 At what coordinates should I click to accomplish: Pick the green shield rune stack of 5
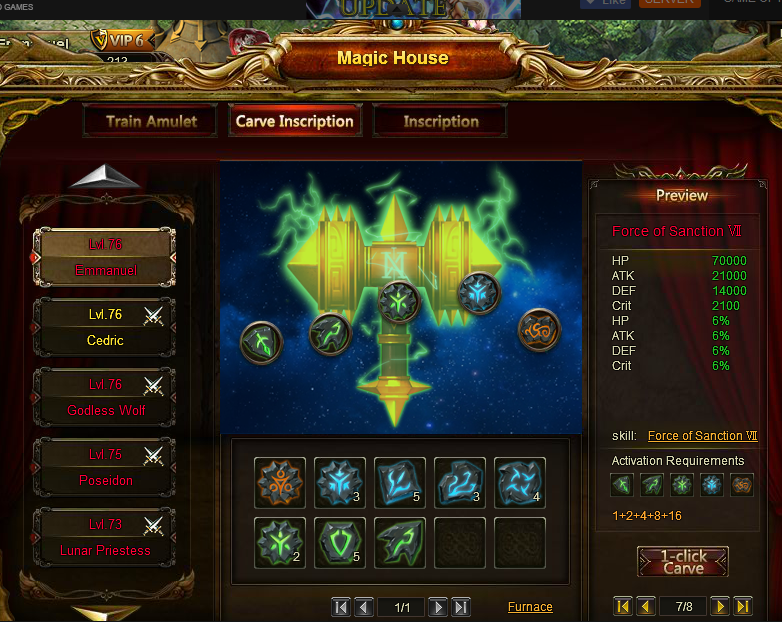(340, 543)
